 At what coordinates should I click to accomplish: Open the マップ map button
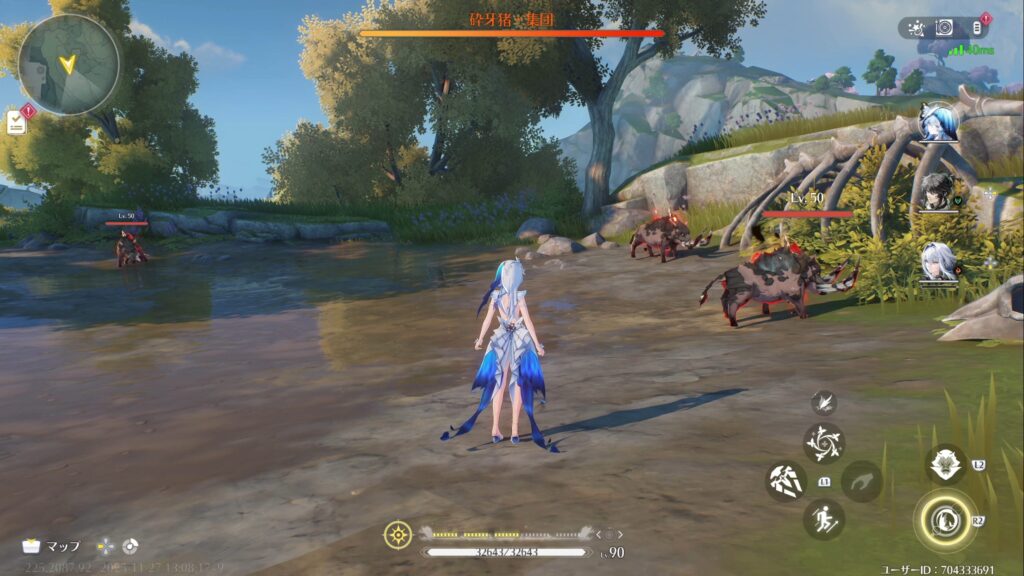pyautogui.click(x=52, y=546)
